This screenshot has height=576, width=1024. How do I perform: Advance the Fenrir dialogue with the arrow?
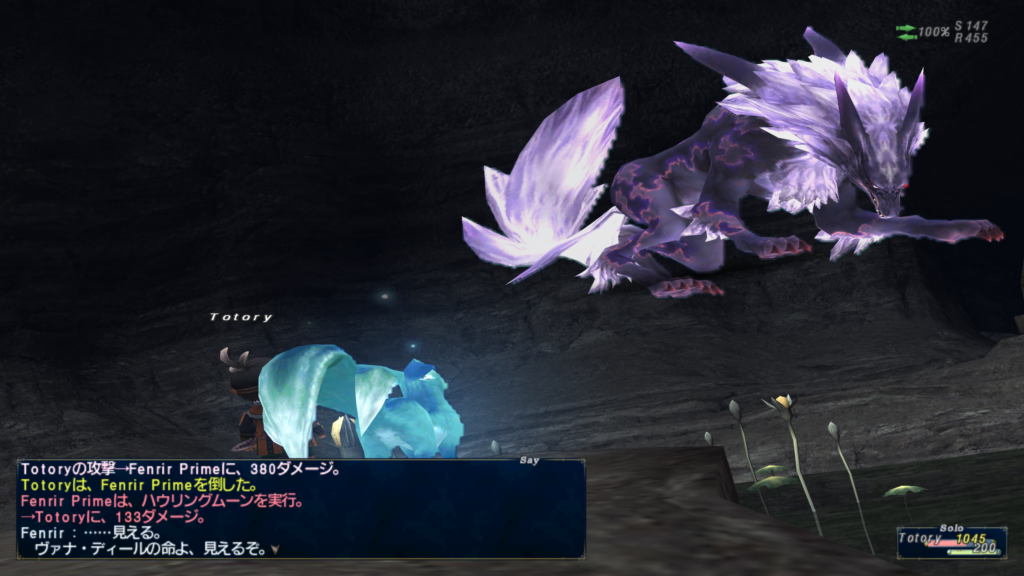point(274,549)
